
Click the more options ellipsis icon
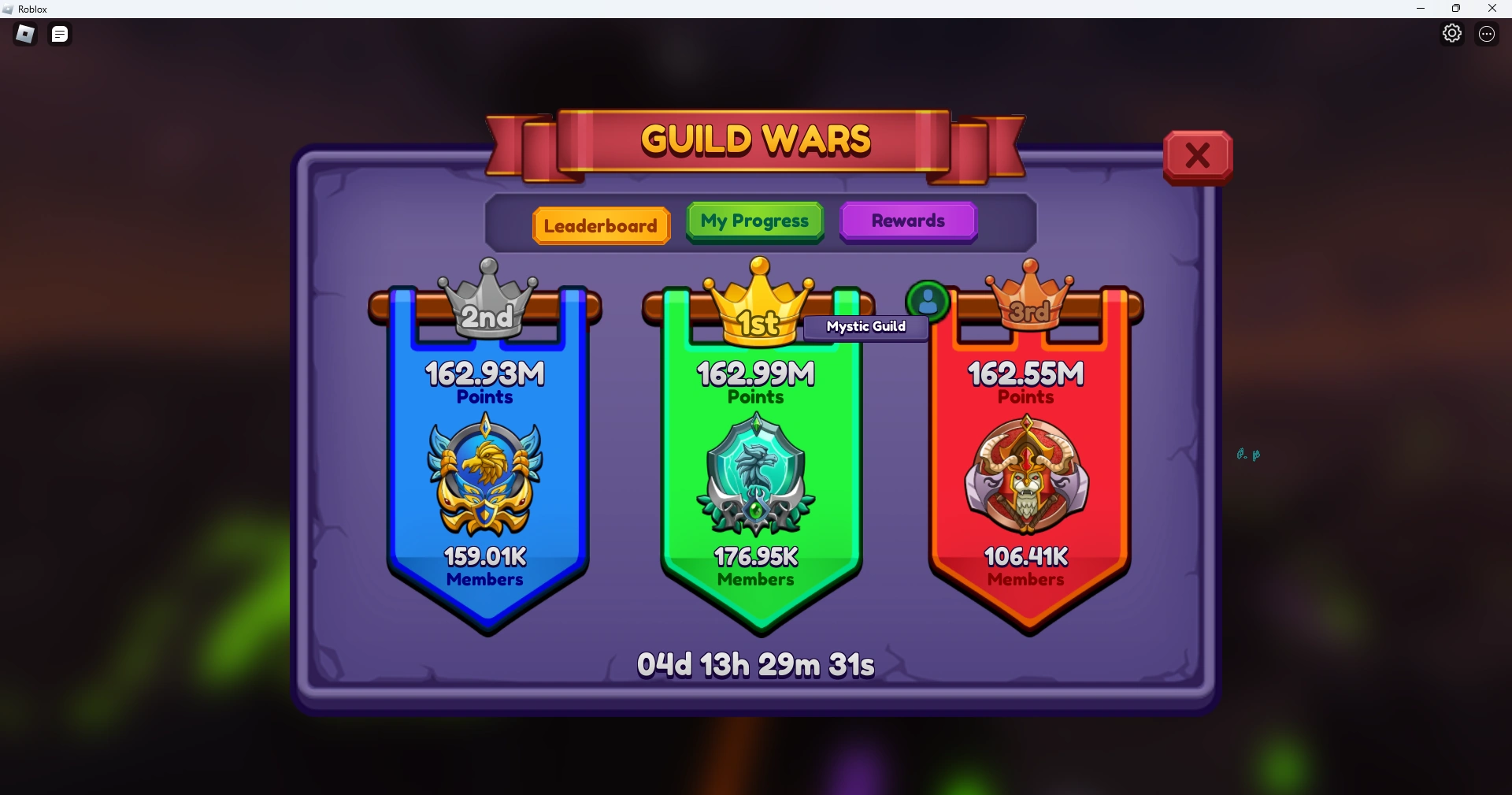(1487, 34)
